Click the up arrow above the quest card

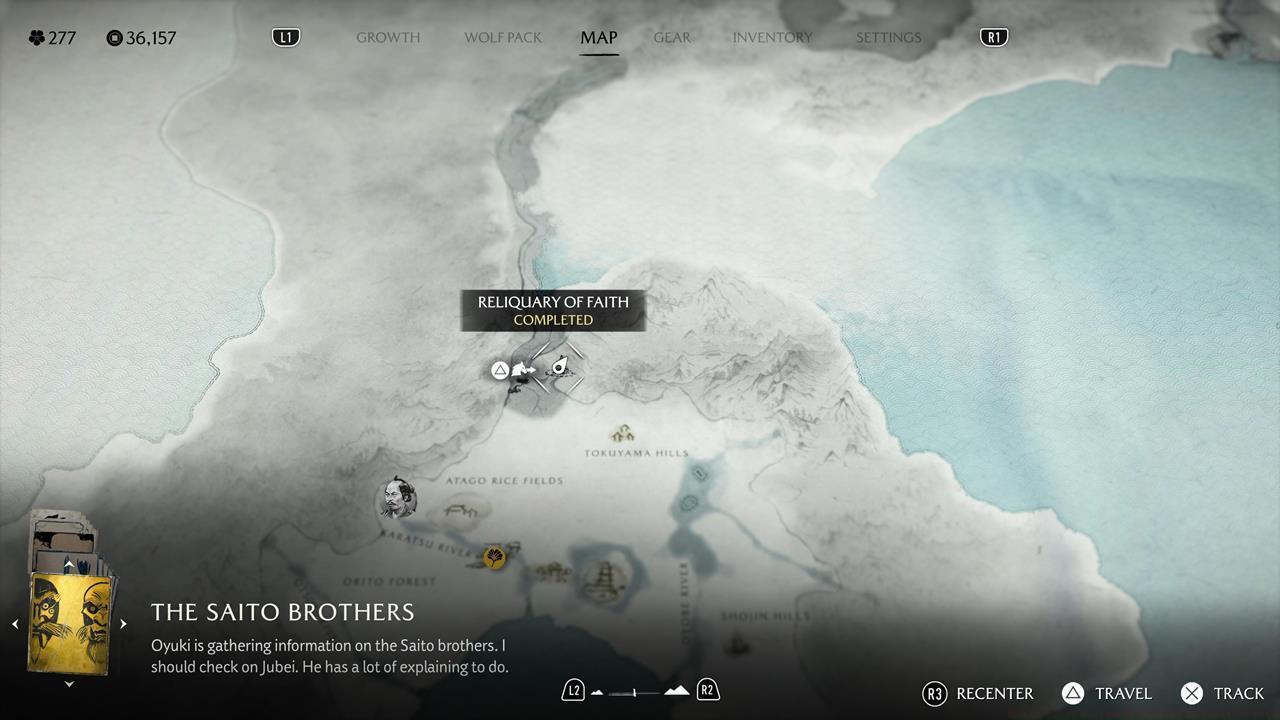tap(69, 566)
